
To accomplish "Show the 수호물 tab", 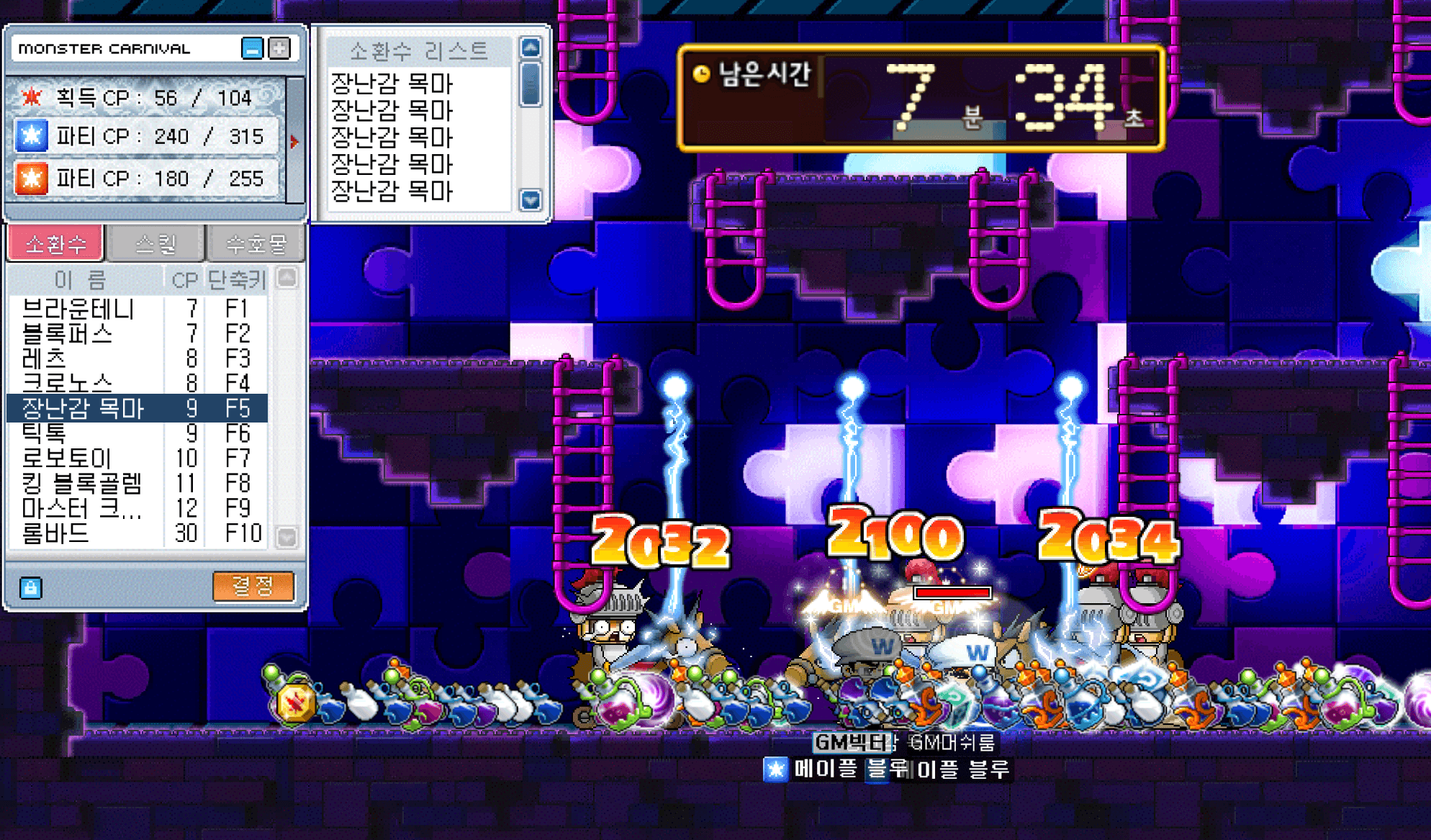I will 256,244.
